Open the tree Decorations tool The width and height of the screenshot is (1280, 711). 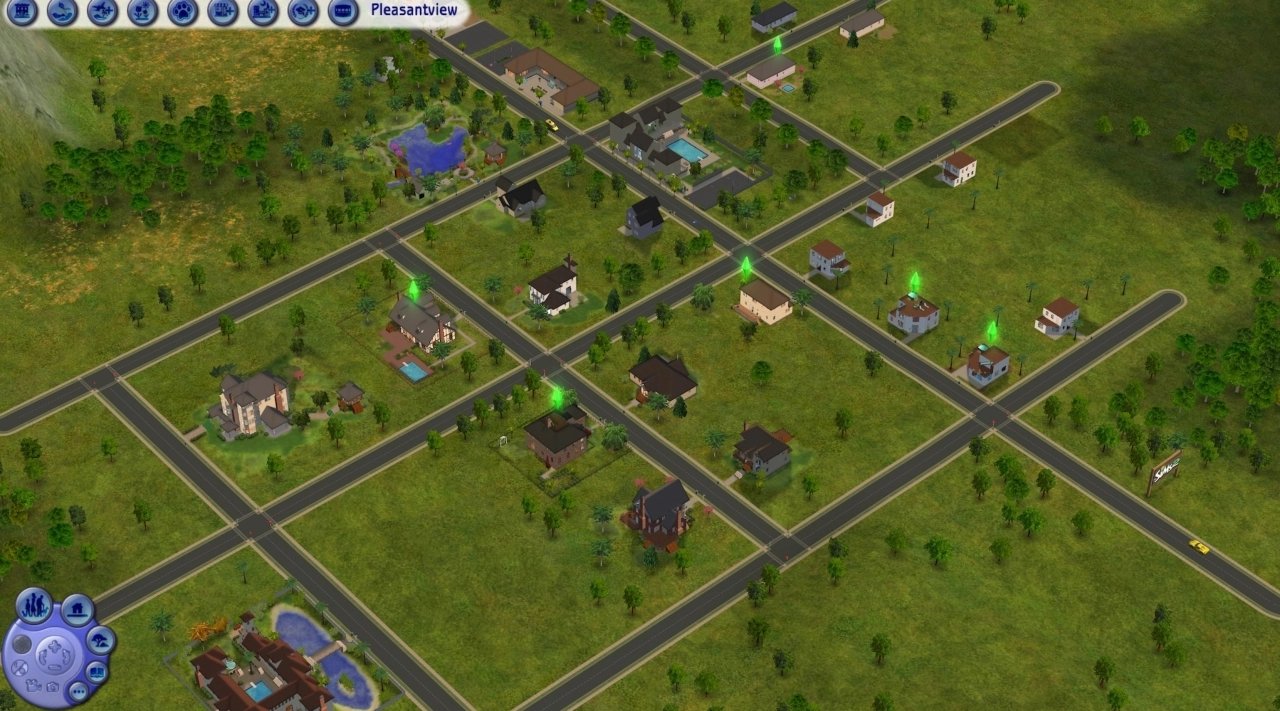pos(100,640)
